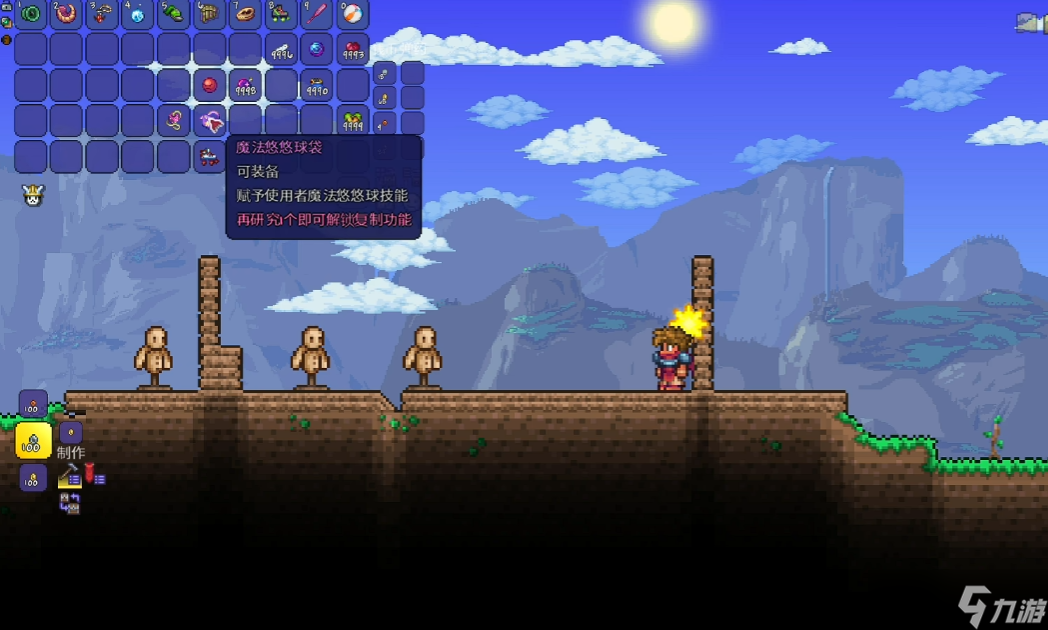Select the pink baseball bat hotbar slot
This screenshot has height=630, width=1048.
click(x=317, y=14)
